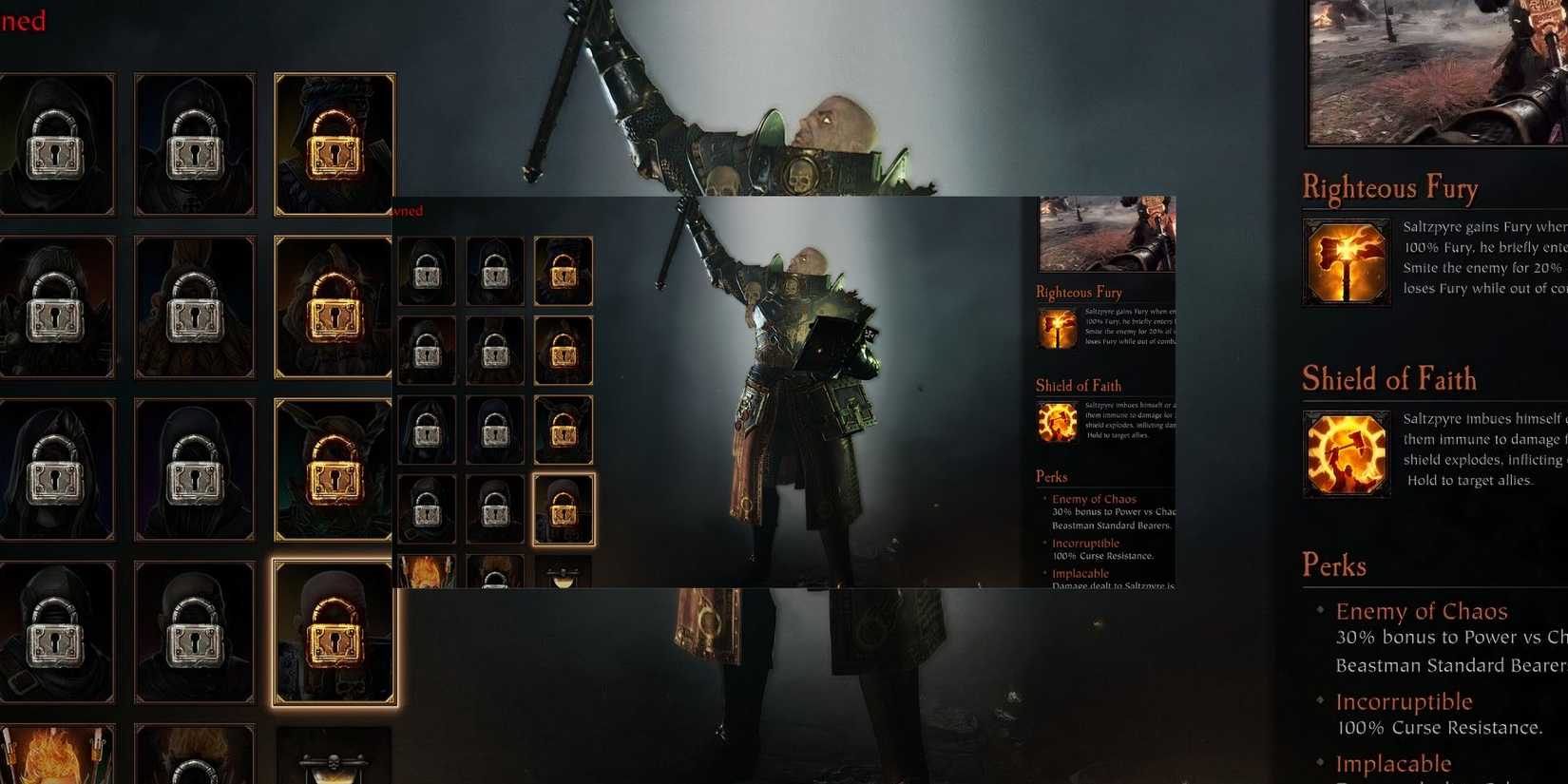The width and height of the screenshot is (1568, 784).
Task: Toggle the highlighted lock tile in overlay grid
Action: coord(564,509)
